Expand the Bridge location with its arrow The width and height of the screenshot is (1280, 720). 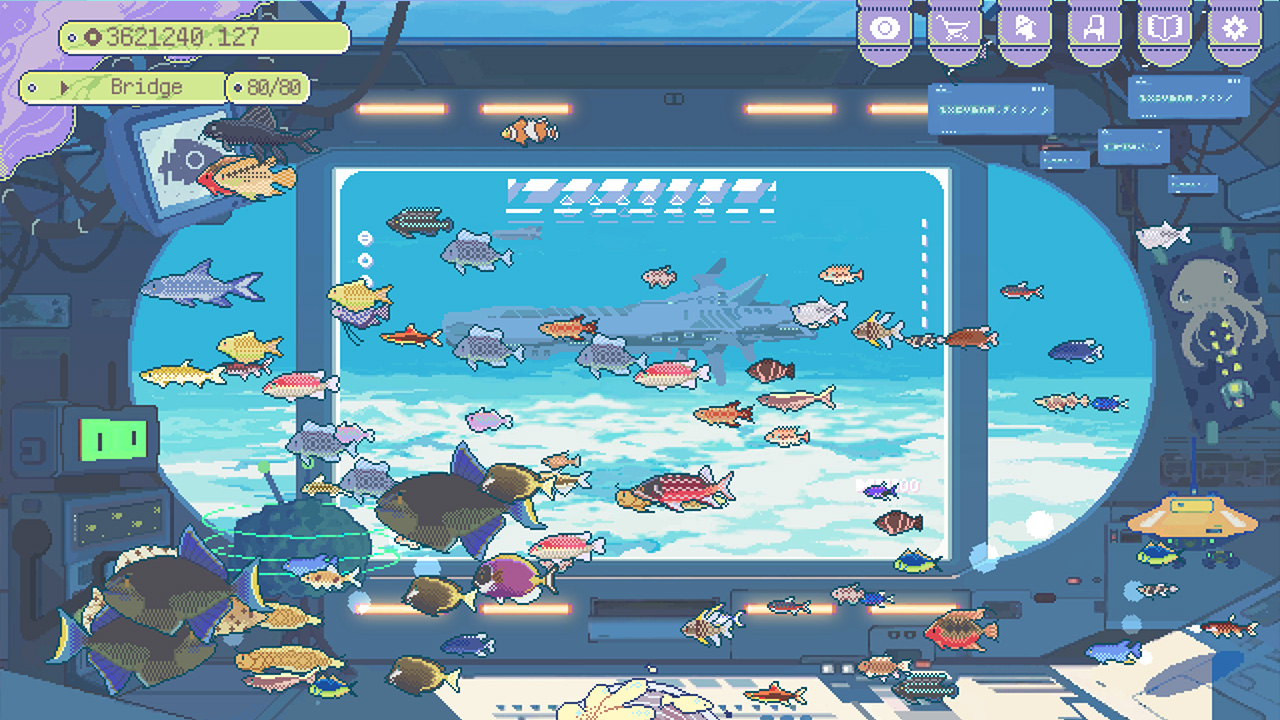point(65,87)
